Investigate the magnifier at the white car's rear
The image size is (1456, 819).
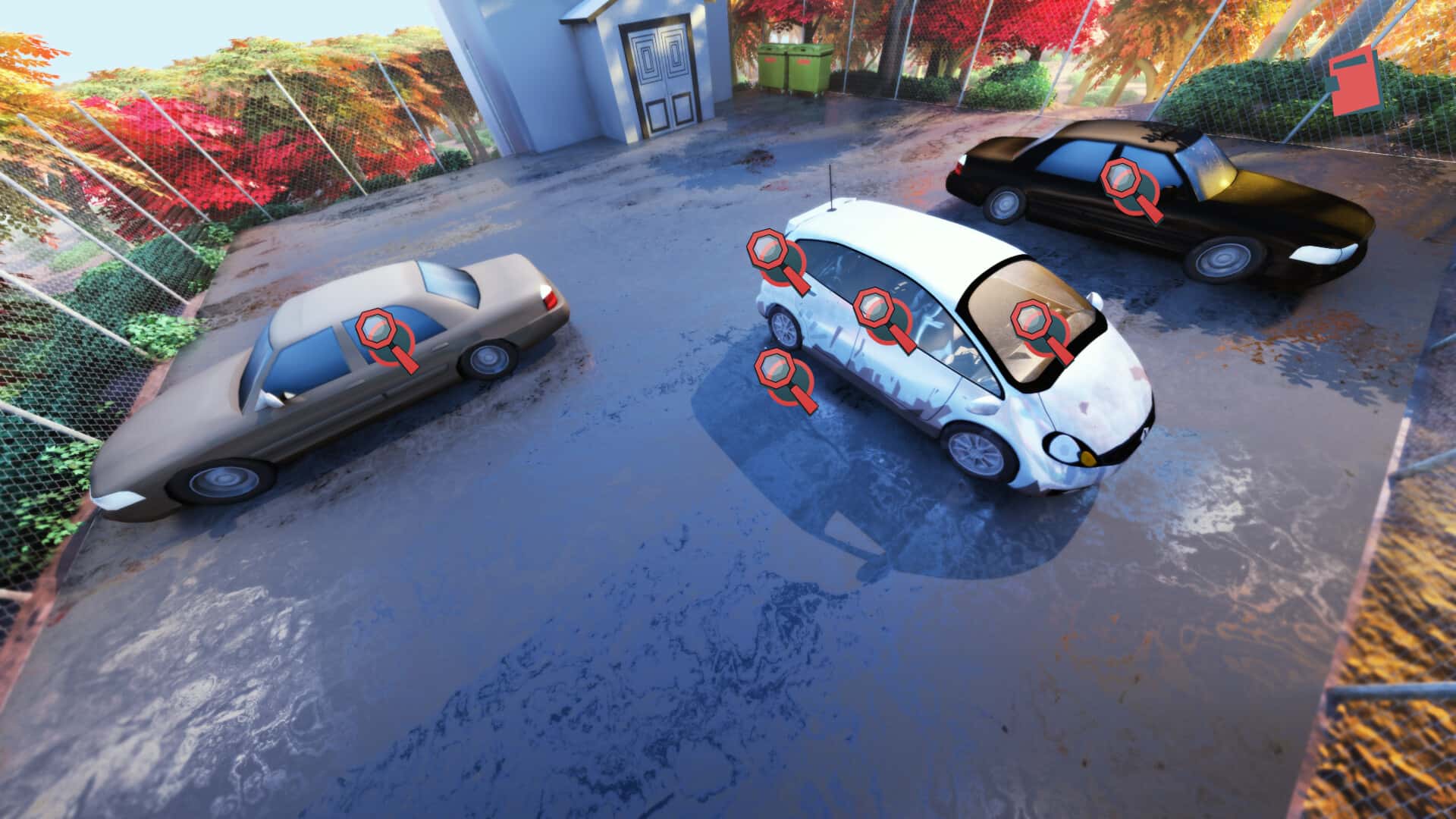point(769,254)
